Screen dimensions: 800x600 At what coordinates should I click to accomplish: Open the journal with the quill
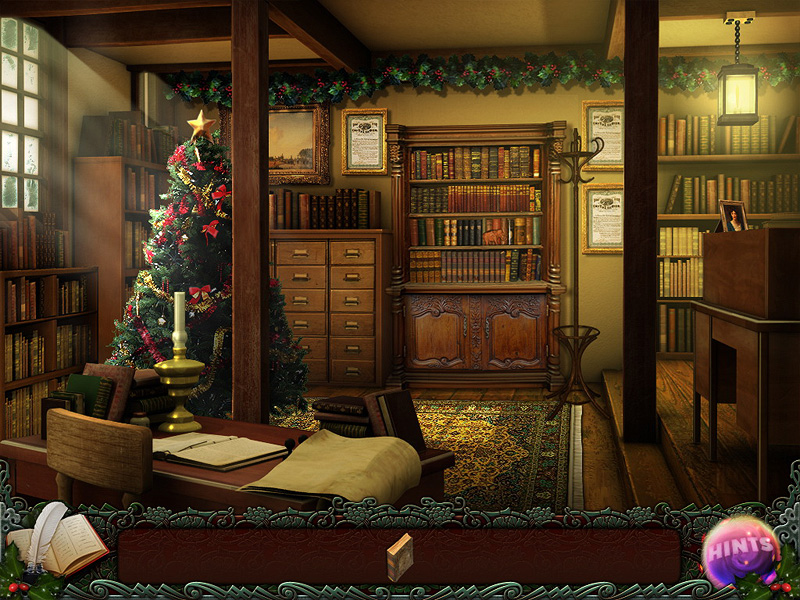click(60, 543)
